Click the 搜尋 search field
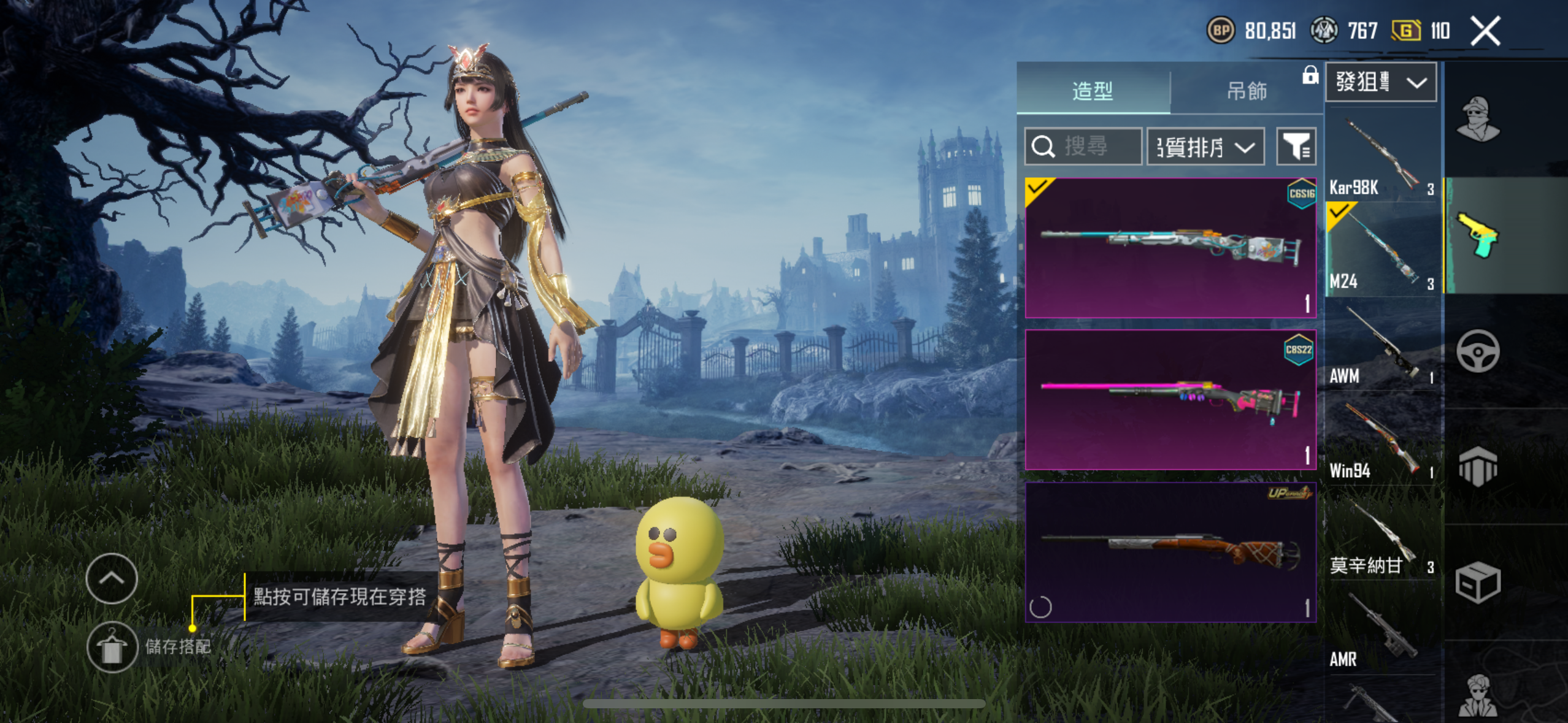The width and height of the screenshot is (1568, 723). 1083,147
